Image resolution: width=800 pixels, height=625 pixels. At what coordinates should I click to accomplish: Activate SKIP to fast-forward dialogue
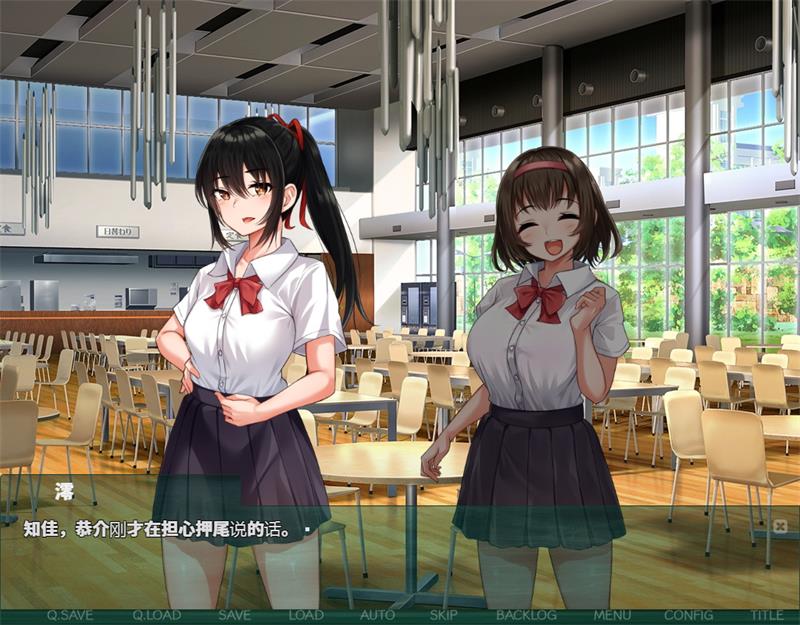coord(443,615)
